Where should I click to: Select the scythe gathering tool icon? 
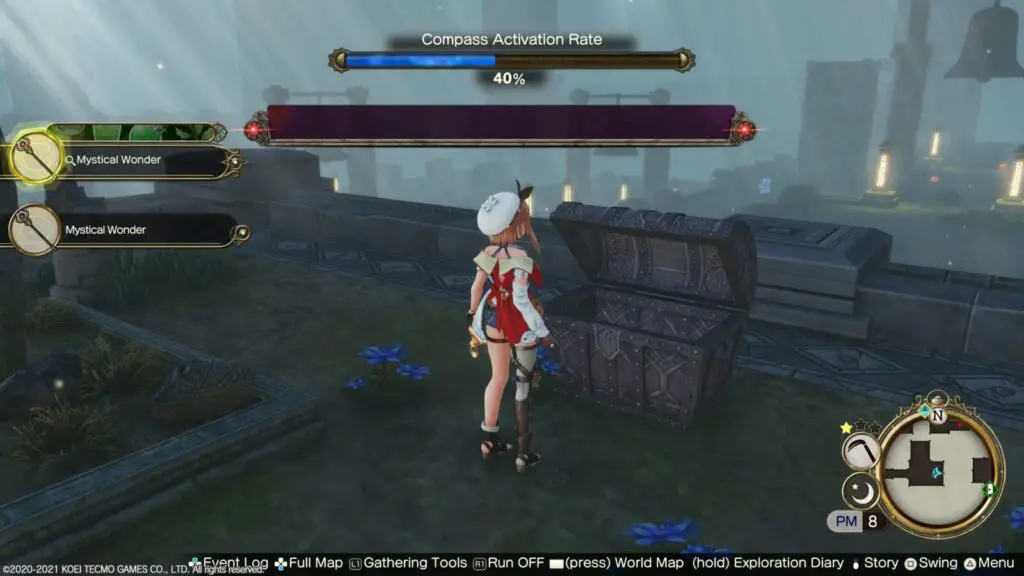(x=859, y=451)
